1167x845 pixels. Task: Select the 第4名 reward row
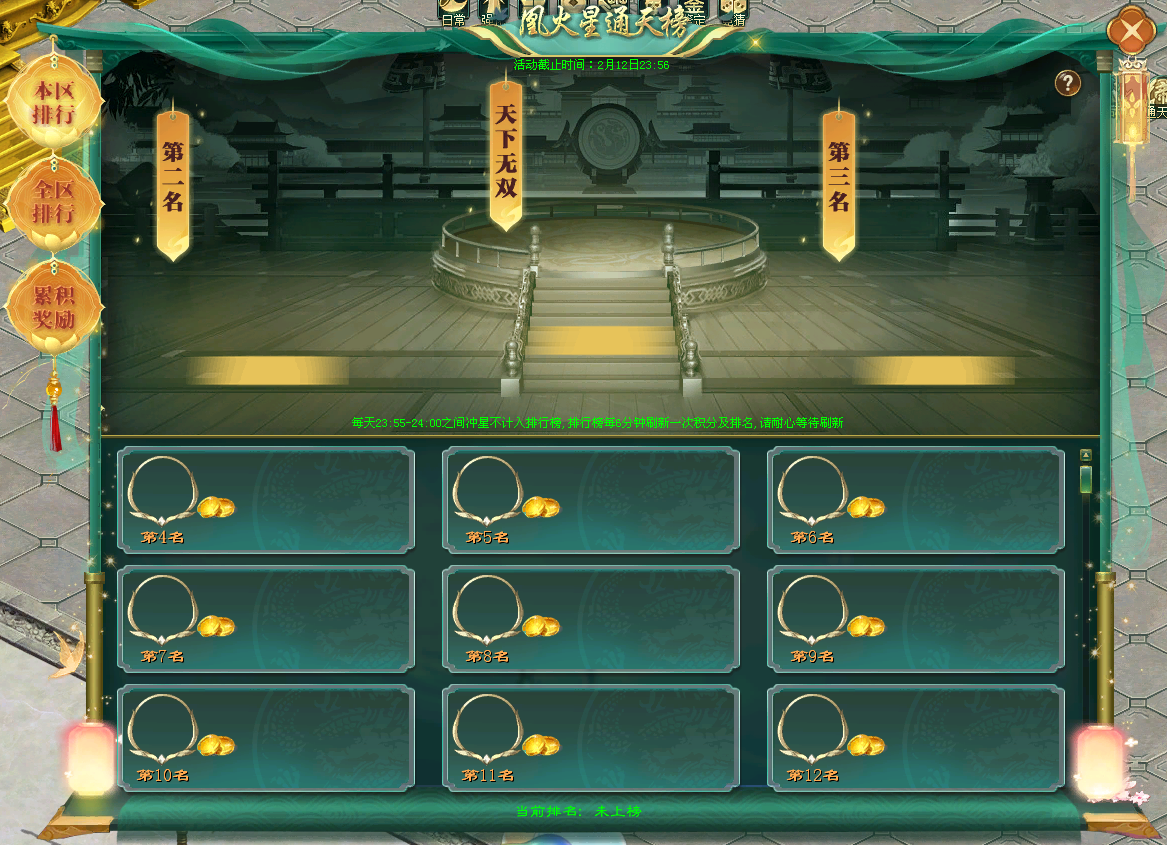coord(266,499)
